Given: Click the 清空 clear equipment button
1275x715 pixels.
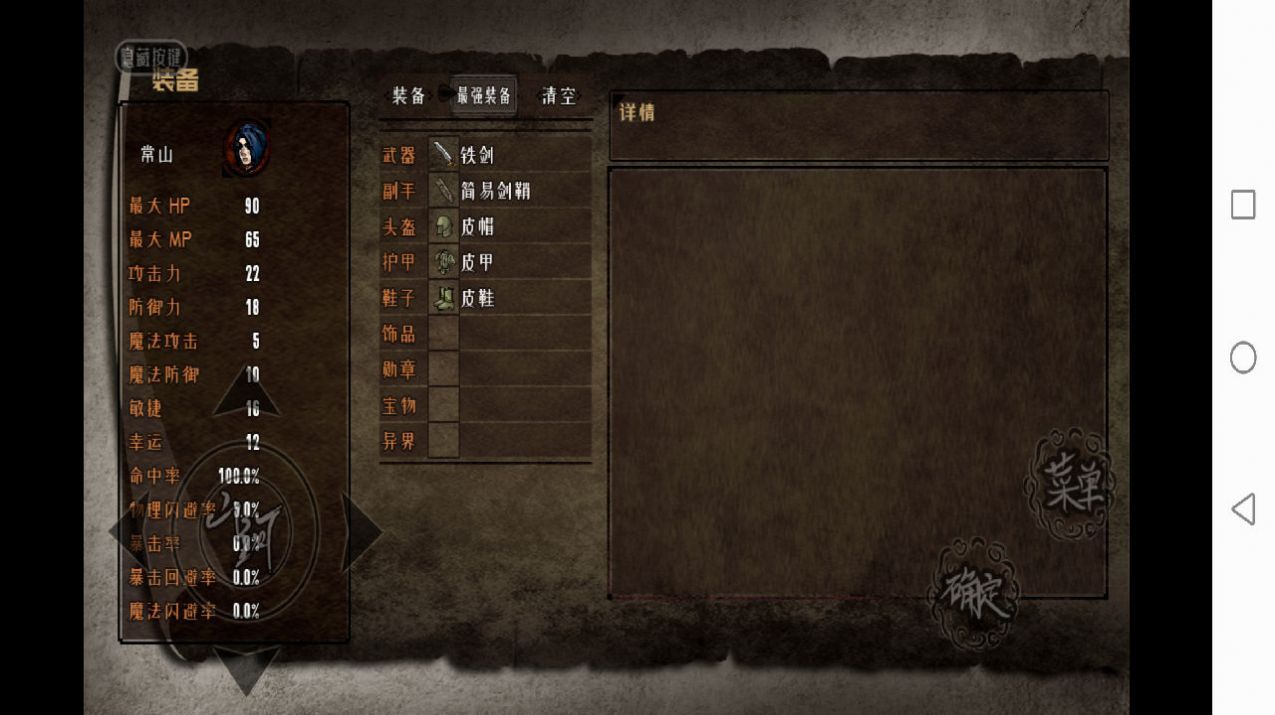Looking at the screenshot, I should coord(559,96).
